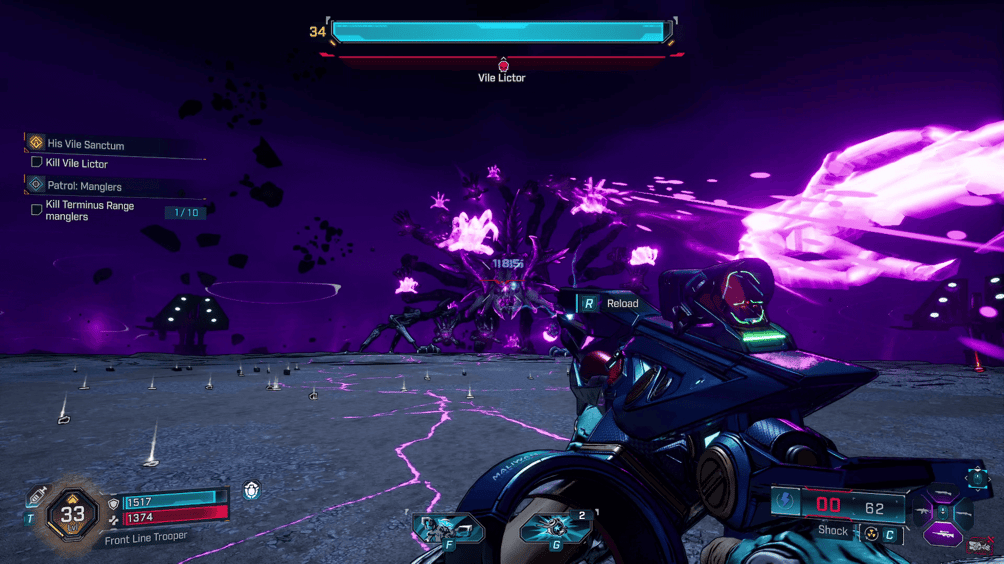Viewport: 1004px width, 564px height.
Task: Activate the action skill icon
Action: (x=446, y=525)
